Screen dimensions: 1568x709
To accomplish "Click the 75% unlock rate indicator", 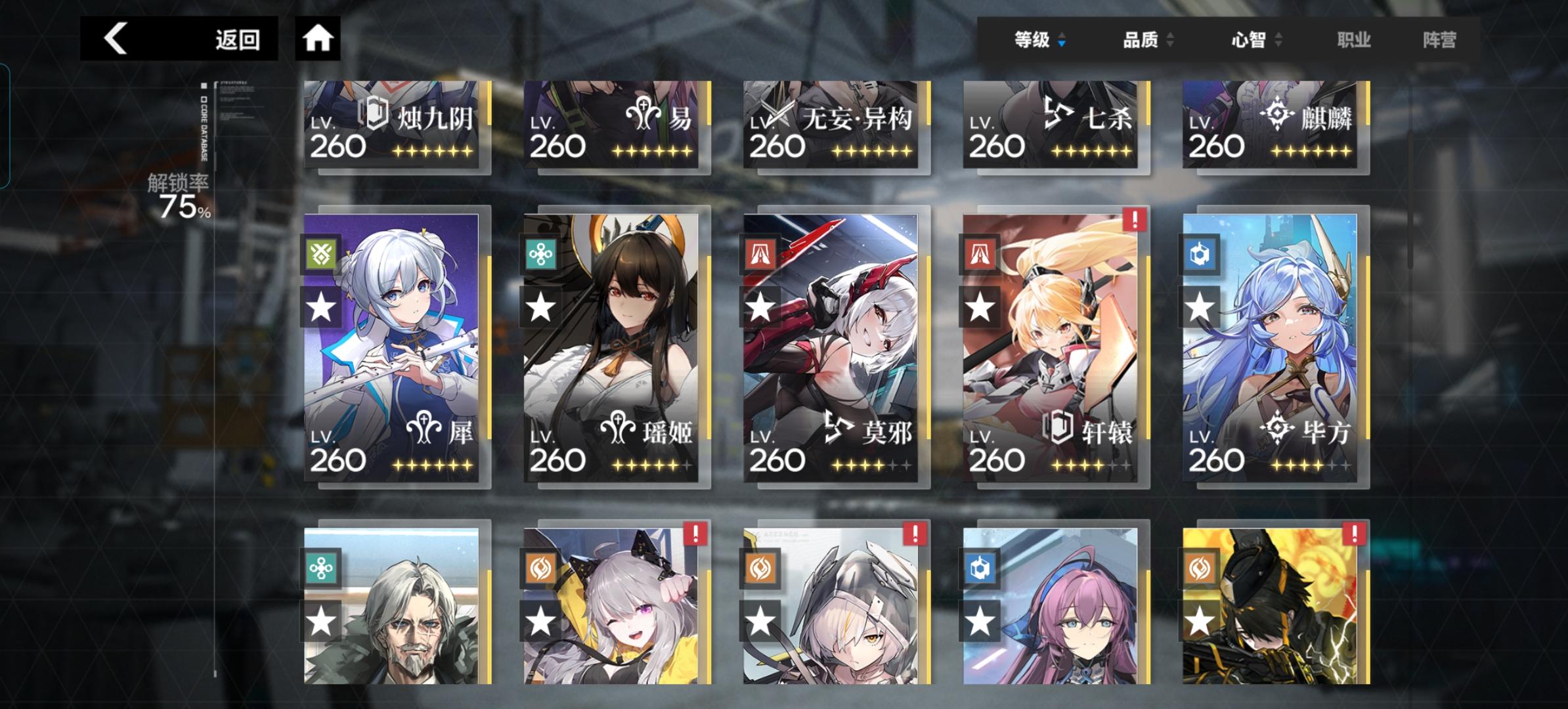I will click(183, 205).
